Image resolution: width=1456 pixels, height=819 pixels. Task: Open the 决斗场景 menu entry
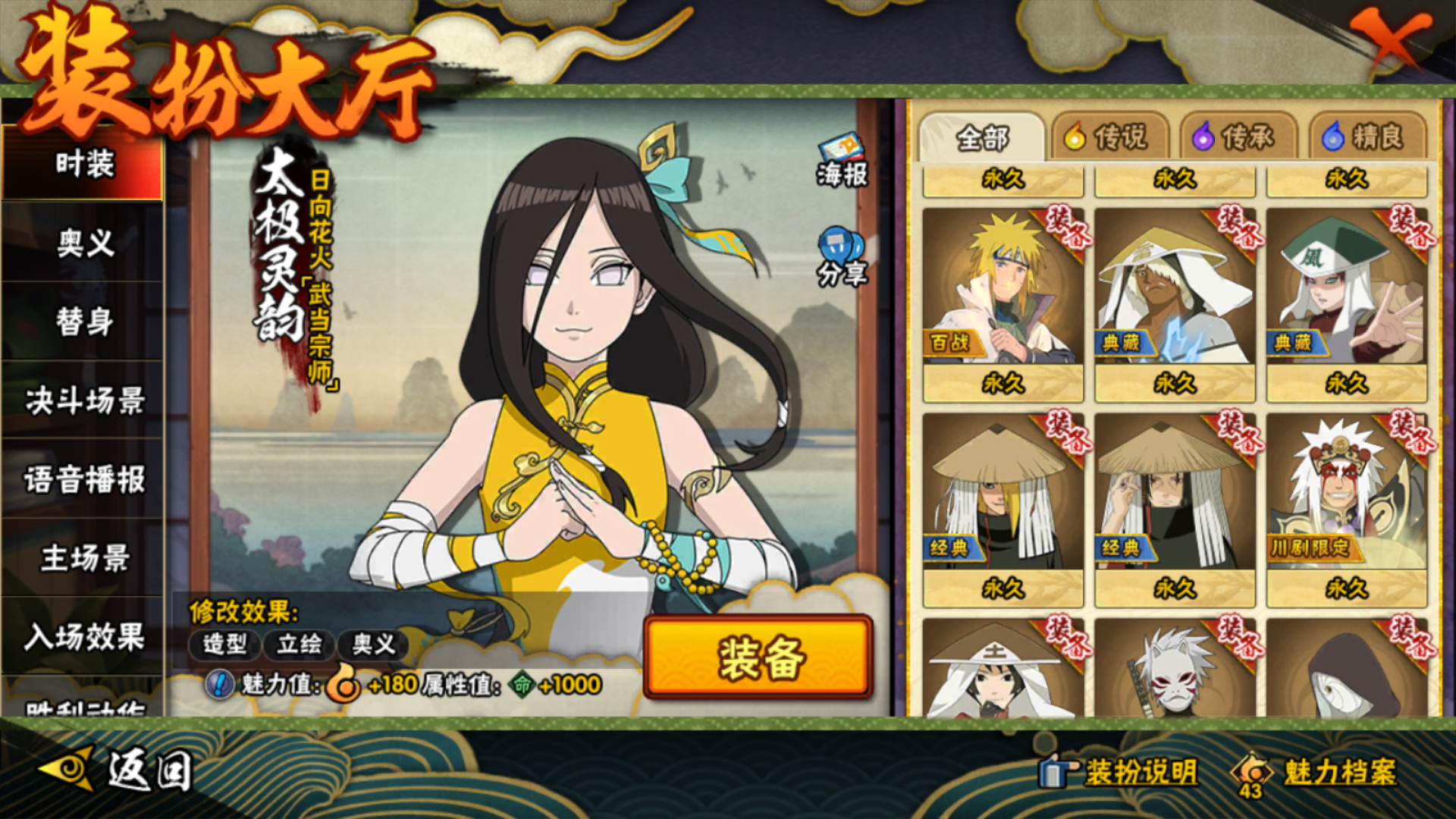coord(83,400)
